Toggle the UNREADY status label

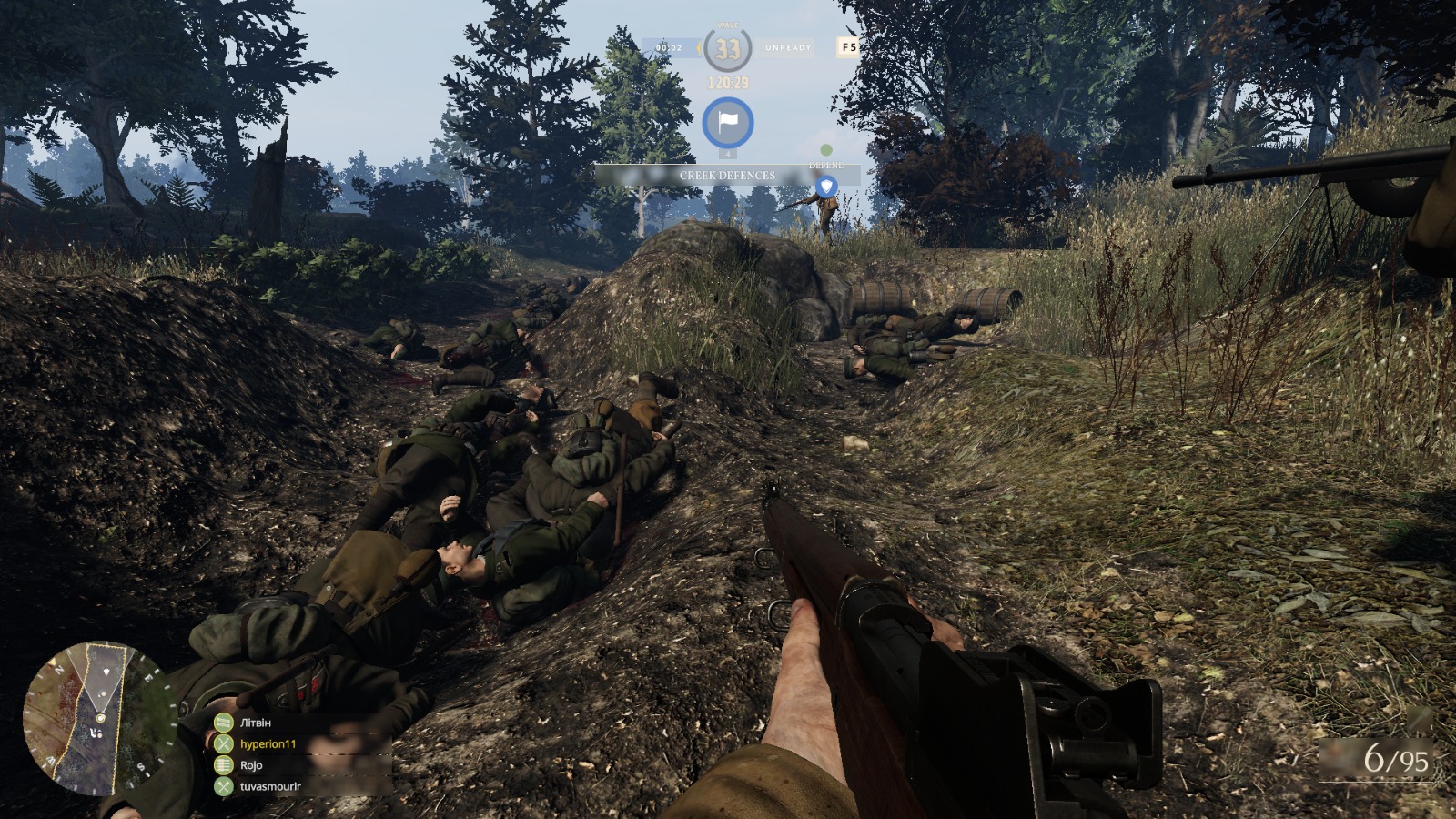[x=788, y=47]
